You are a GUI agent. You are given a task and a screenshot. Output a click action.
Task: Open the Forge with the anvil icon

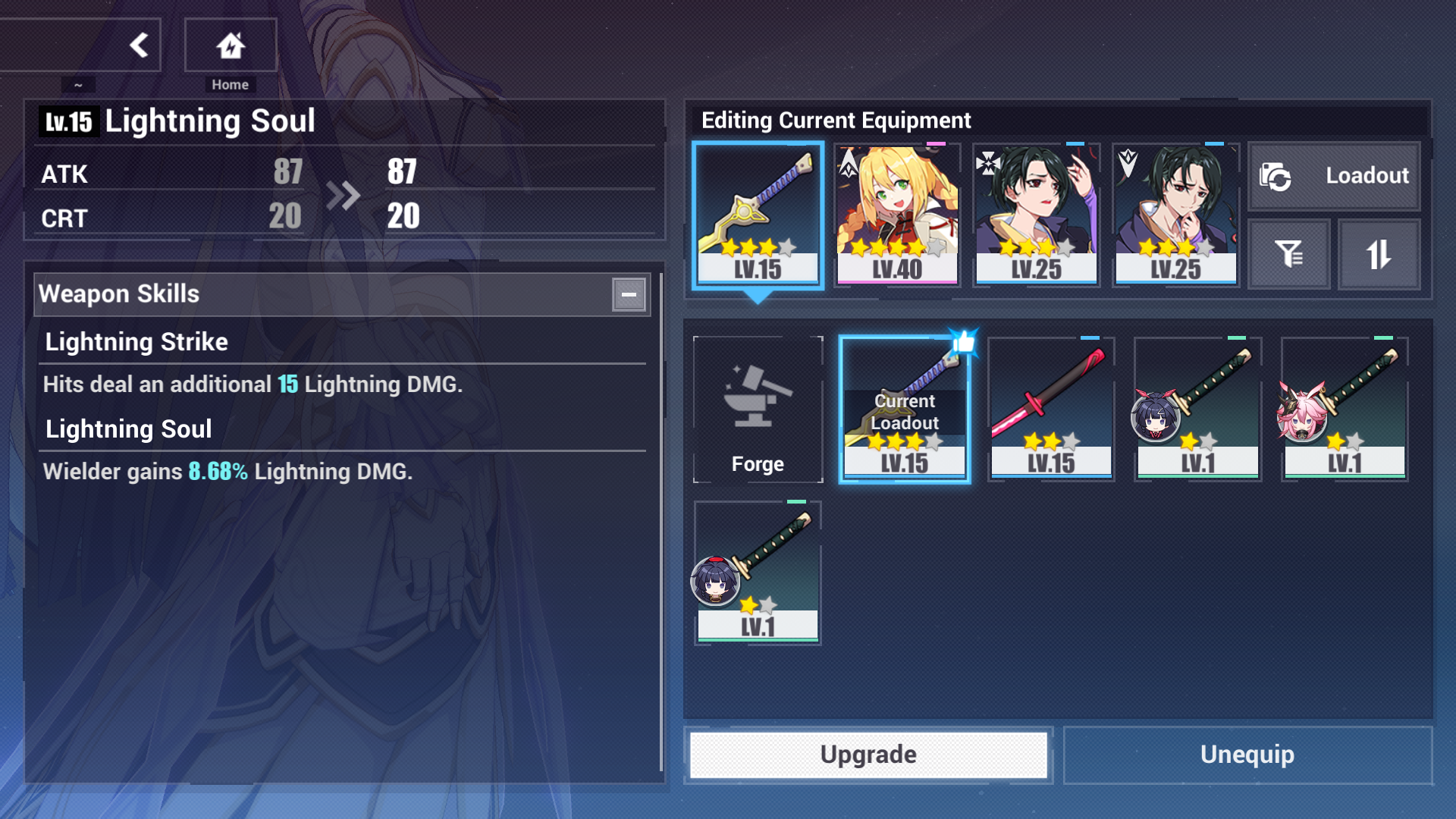pyautogui.click(x=757, y=409)
